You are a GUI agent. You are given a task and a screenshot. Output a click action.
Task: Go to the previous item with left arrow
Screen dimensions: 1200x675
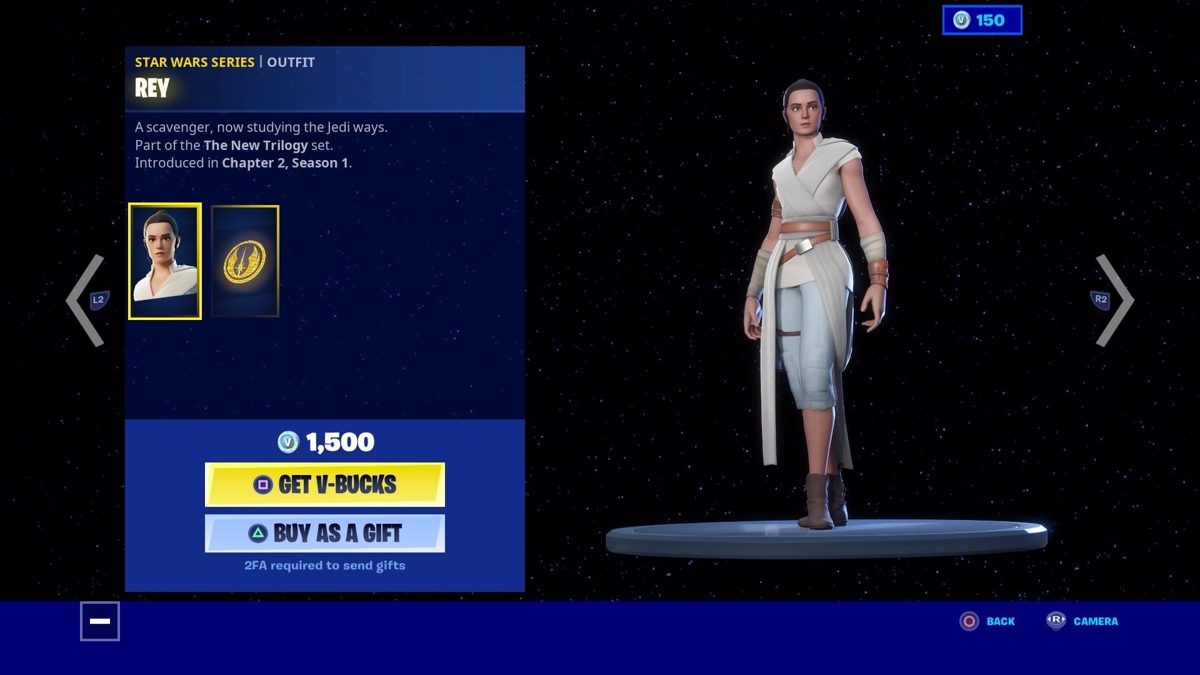(88, 300)
